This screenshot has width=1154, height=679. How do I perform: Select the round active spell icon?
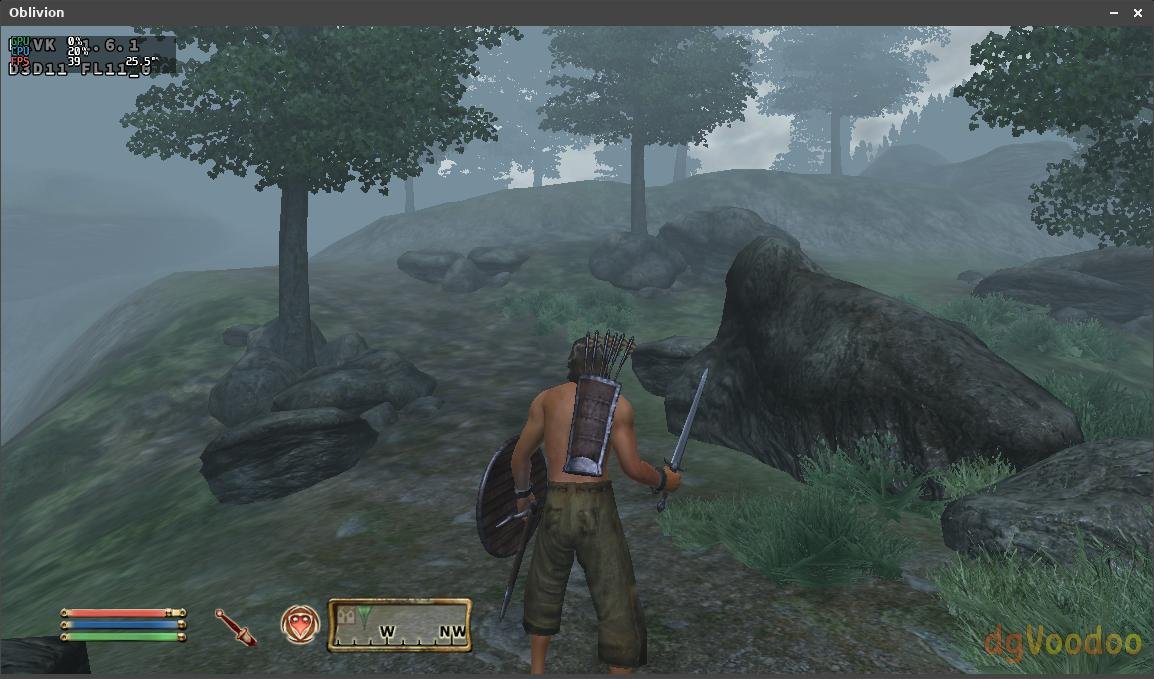click(300, 625)
